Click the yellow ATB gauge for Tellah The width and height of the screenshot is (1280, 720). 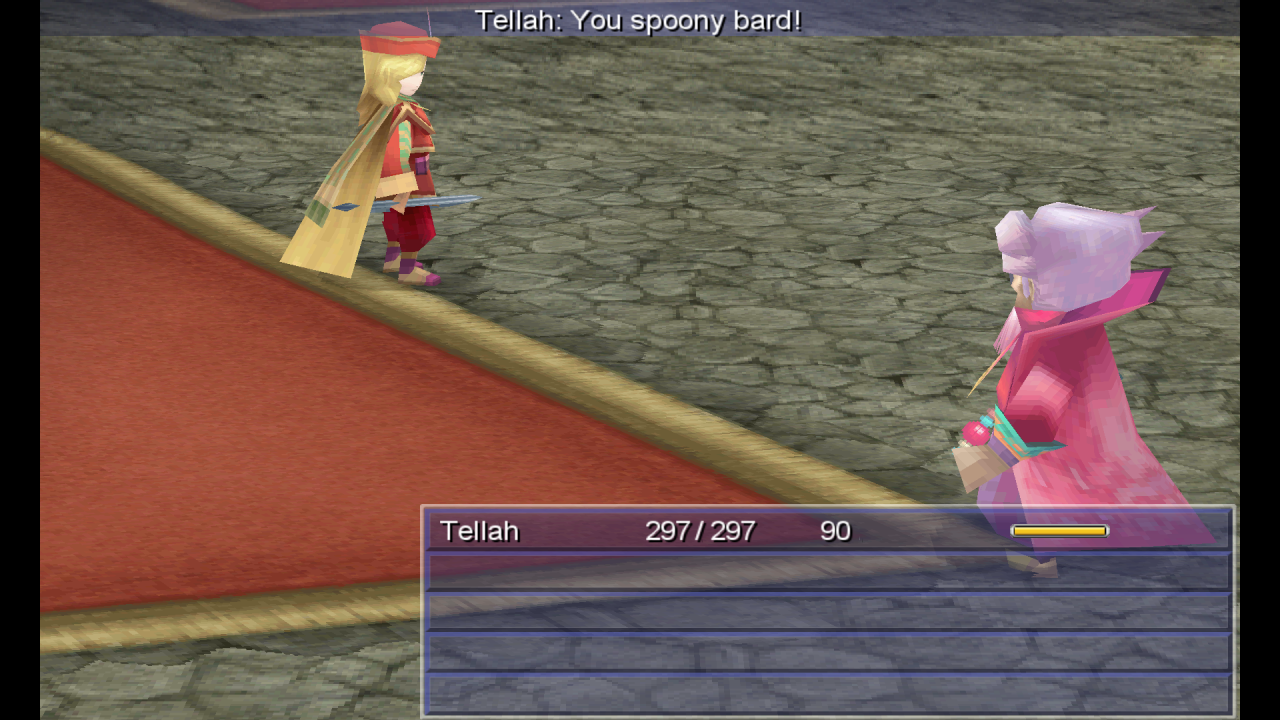(1058, 530)
